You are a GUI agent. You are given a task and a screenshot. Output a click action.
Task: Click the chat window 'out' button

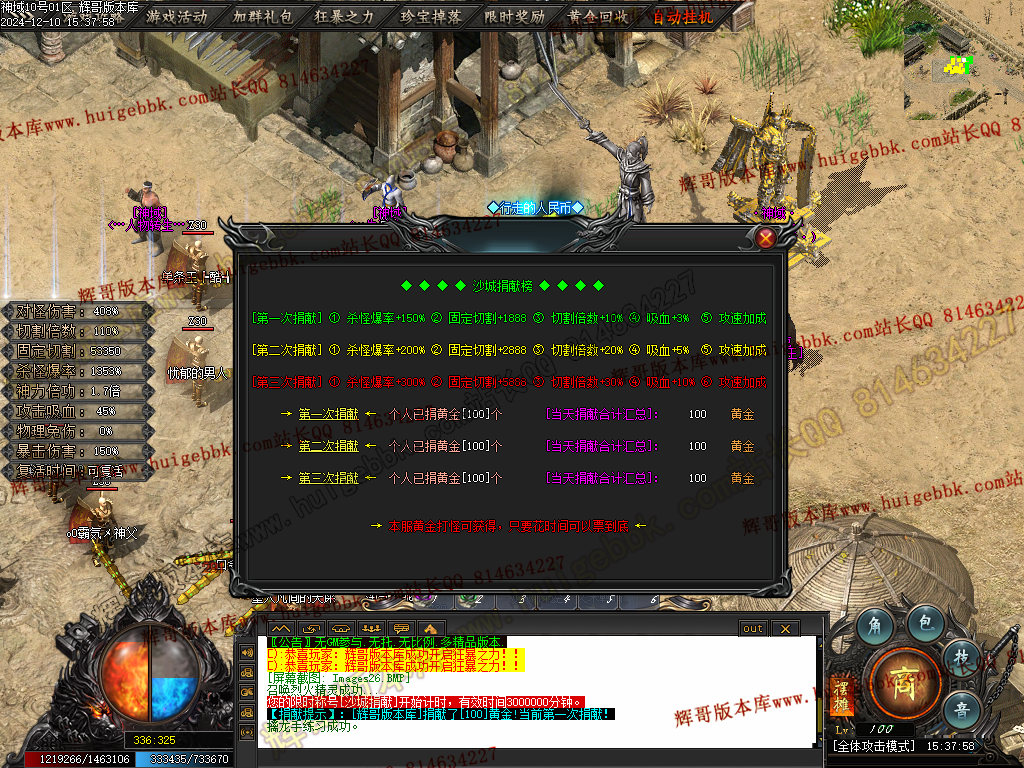753,628
